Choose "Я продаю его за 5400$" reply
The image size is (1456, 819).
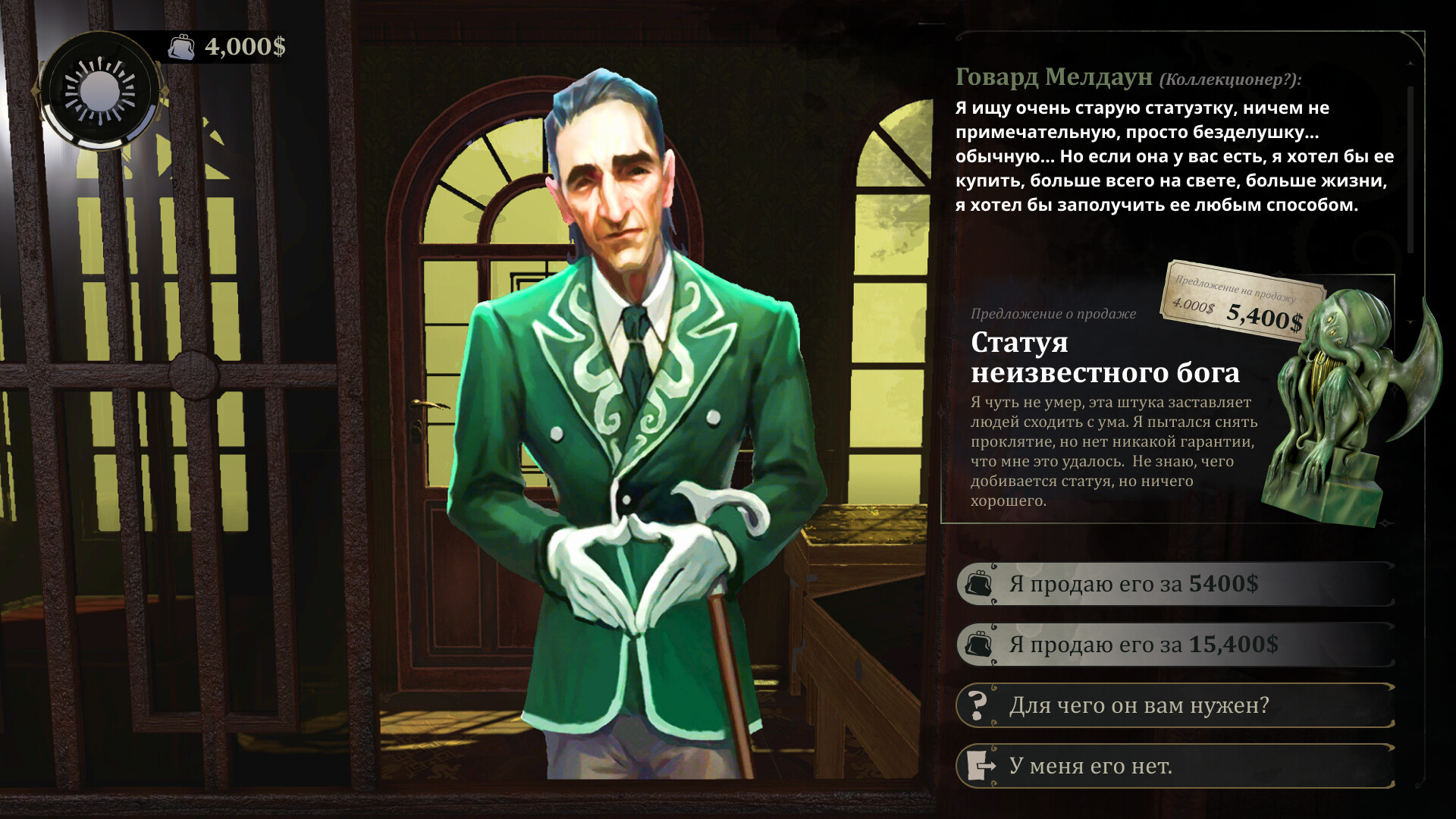pos(1174,584)
